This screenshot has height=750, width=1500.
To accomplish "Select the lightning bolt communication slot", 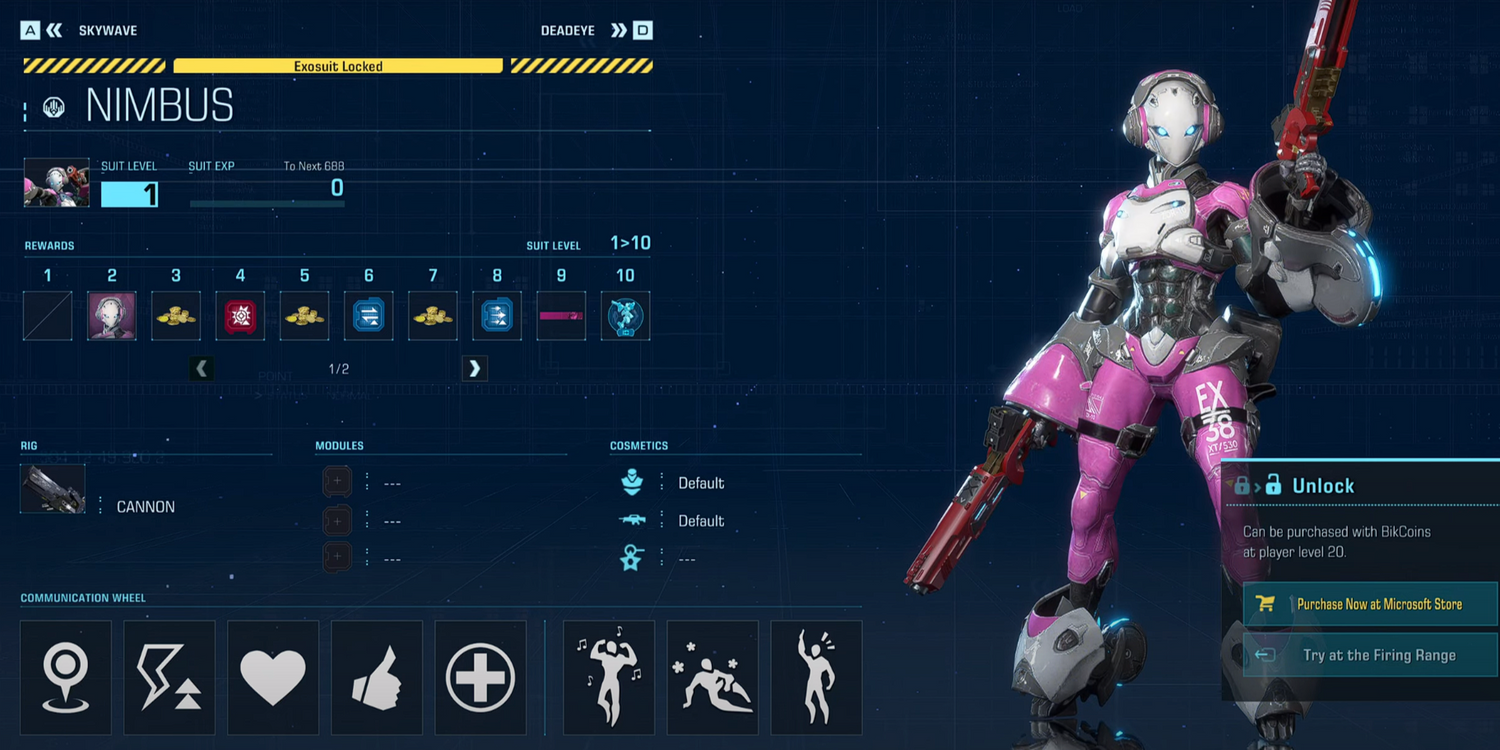I will tap(170, 678).
